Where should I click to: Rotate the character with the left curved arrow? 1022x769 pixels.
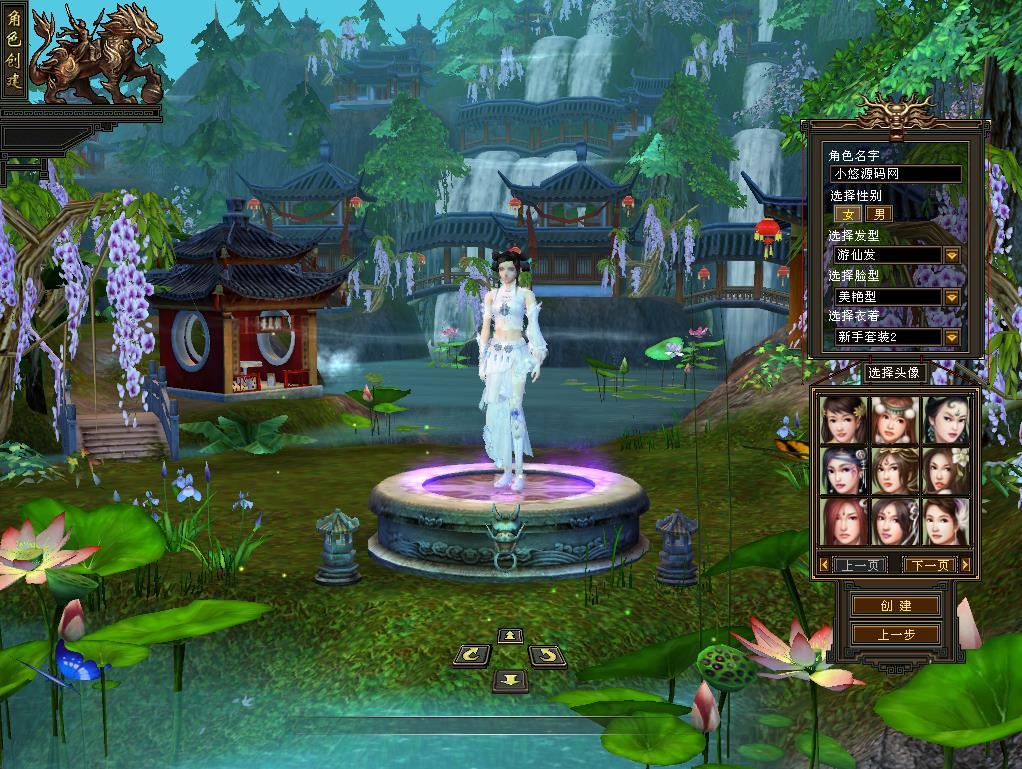(x=472, y=656)
